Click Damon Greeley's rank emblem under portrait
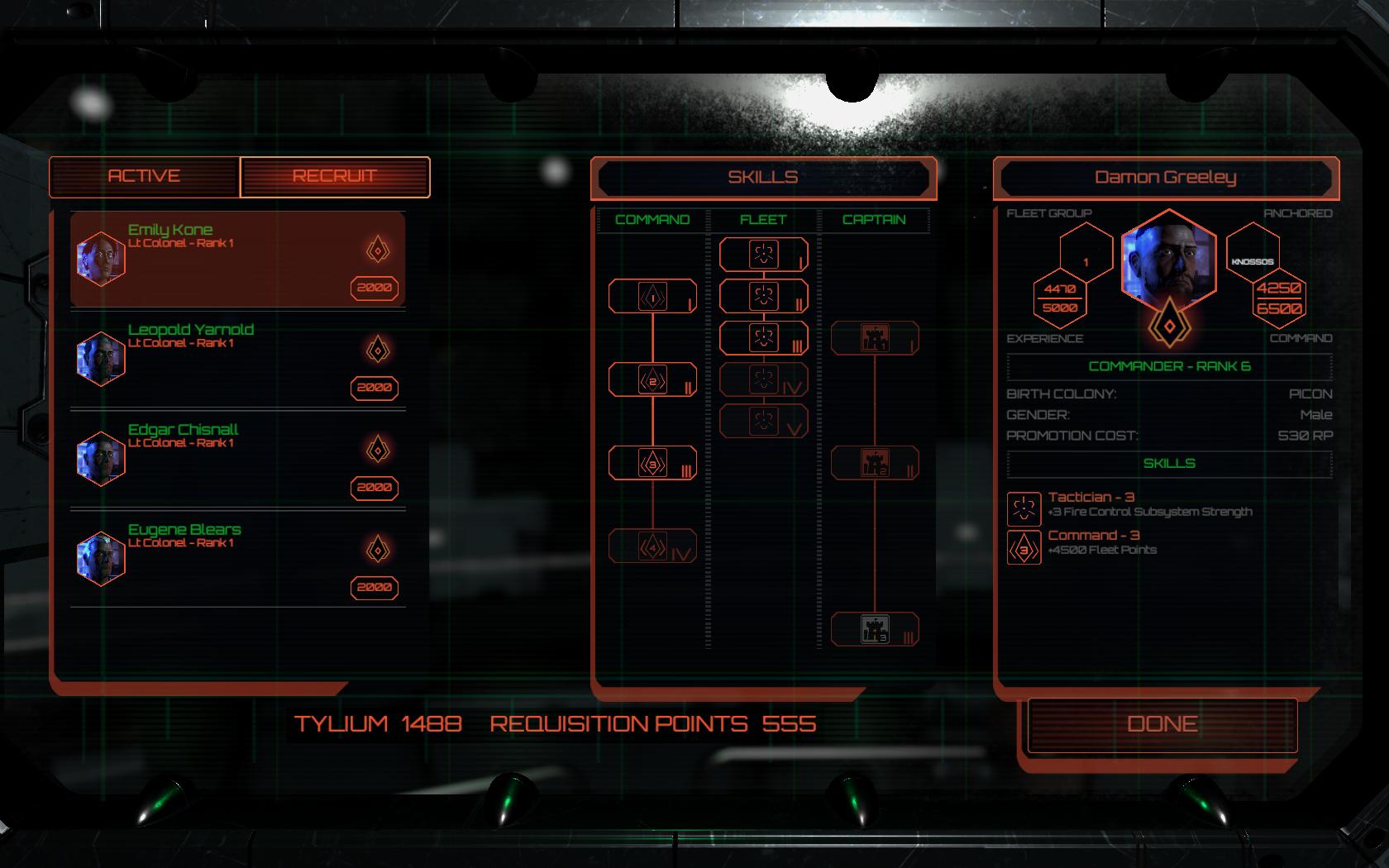This screenshot has width=1389, height=868. tap(1168, 326)
